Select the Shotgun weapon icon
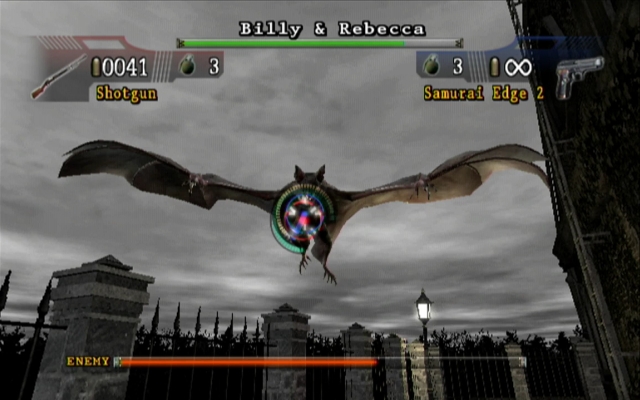 57,77
